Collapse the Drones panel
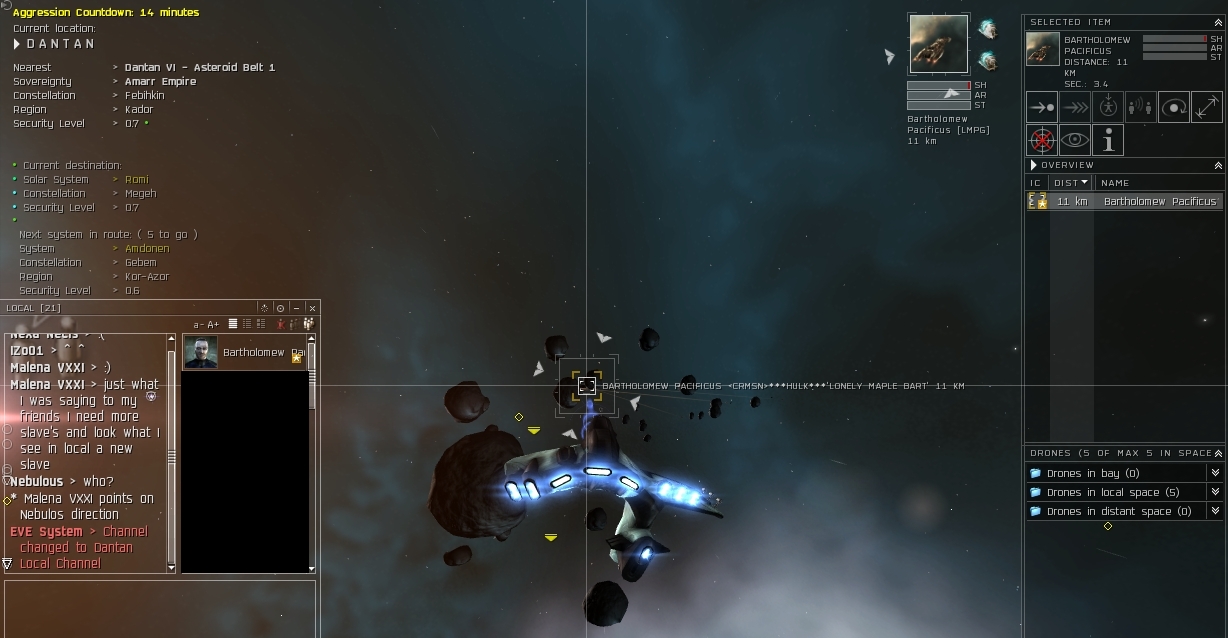1228x638 pixels. click(x=1218, y=453)
